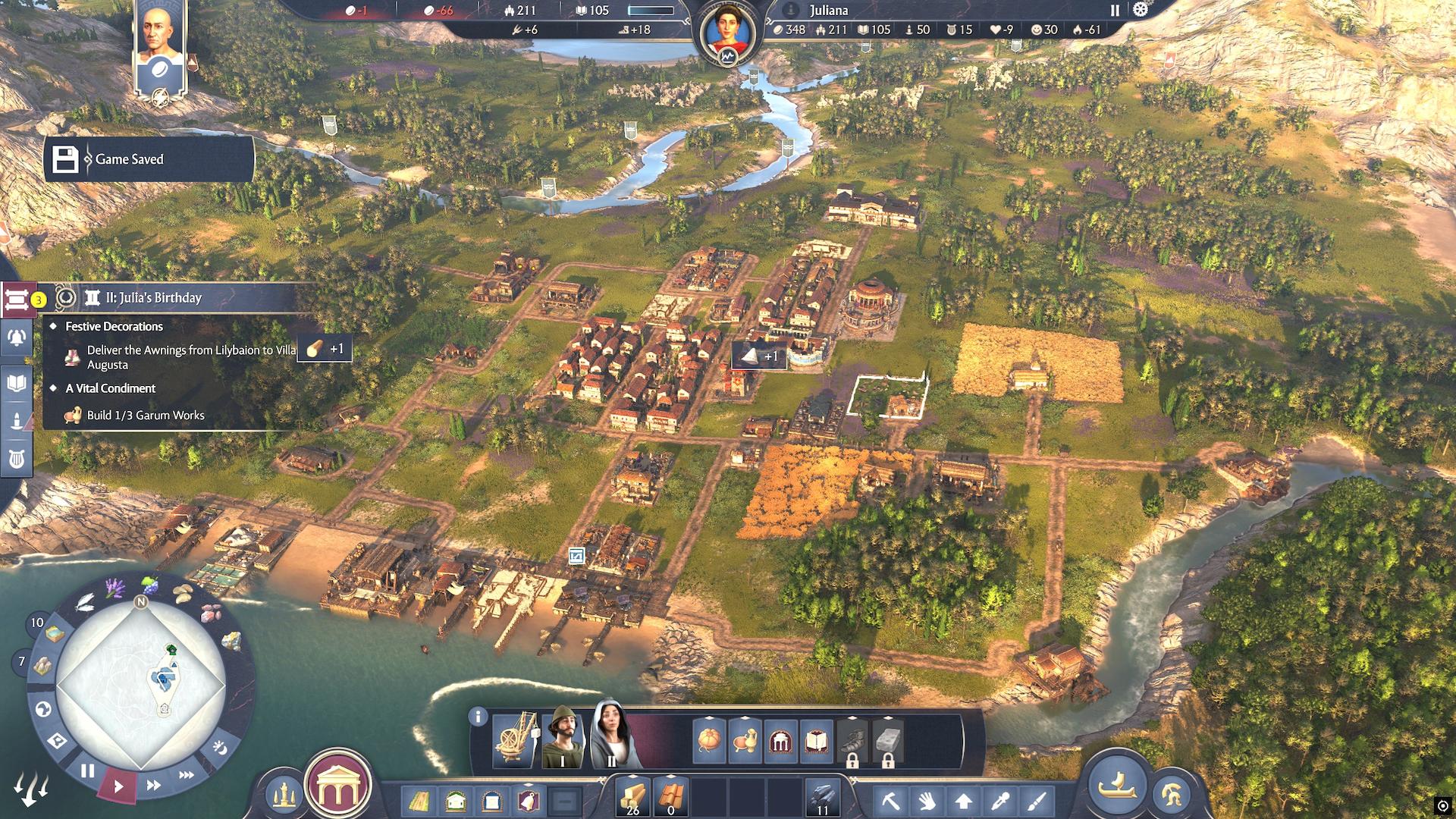The image size is (1456, 819).
Task: Pause game from the minimap speed ring
Action: [88, 771]
